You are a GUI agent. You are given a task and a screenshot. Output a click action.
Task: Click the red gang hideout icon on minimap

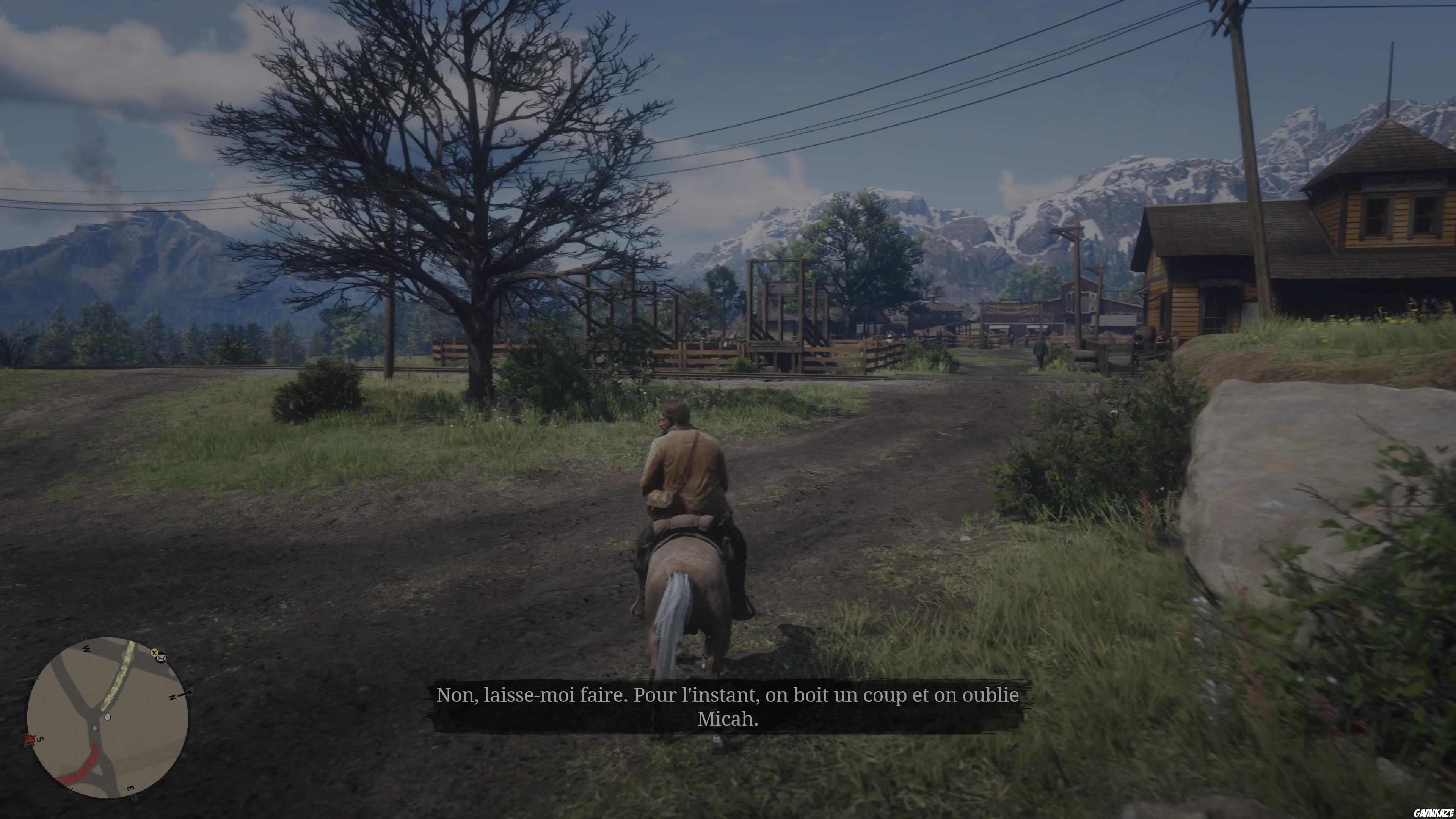pyautogui.click(x=30, y=740)
